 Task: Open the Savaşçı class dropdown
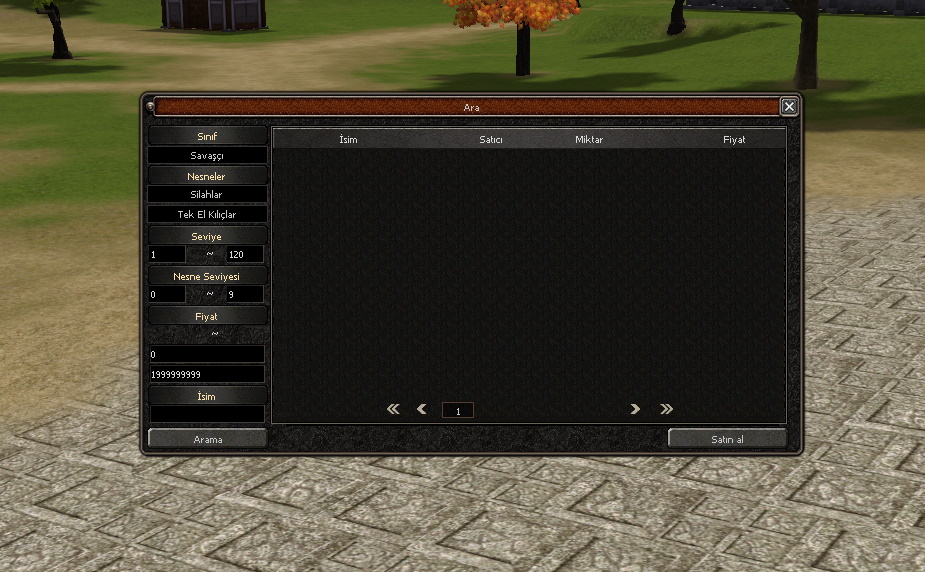(x=208, y=156)
